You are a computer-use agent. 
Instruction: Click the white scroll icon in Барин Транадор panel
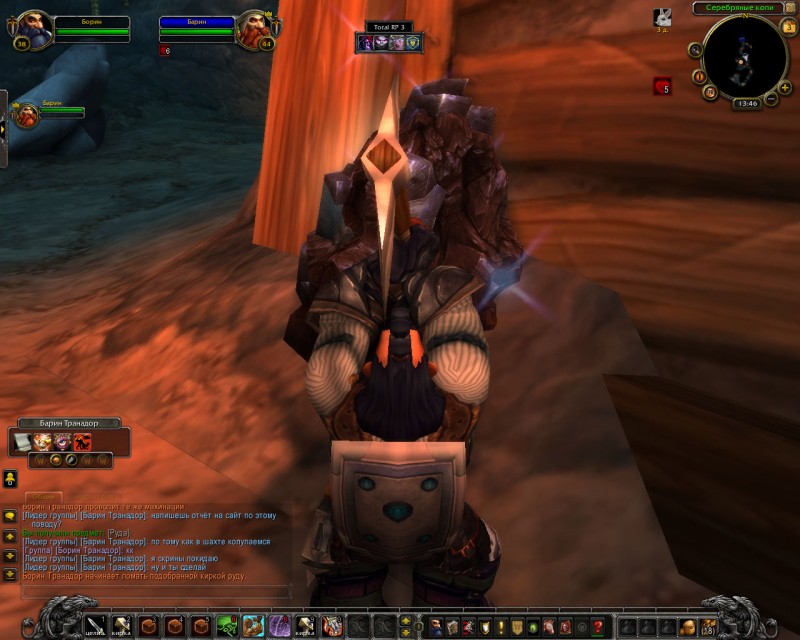pos(22,440)
